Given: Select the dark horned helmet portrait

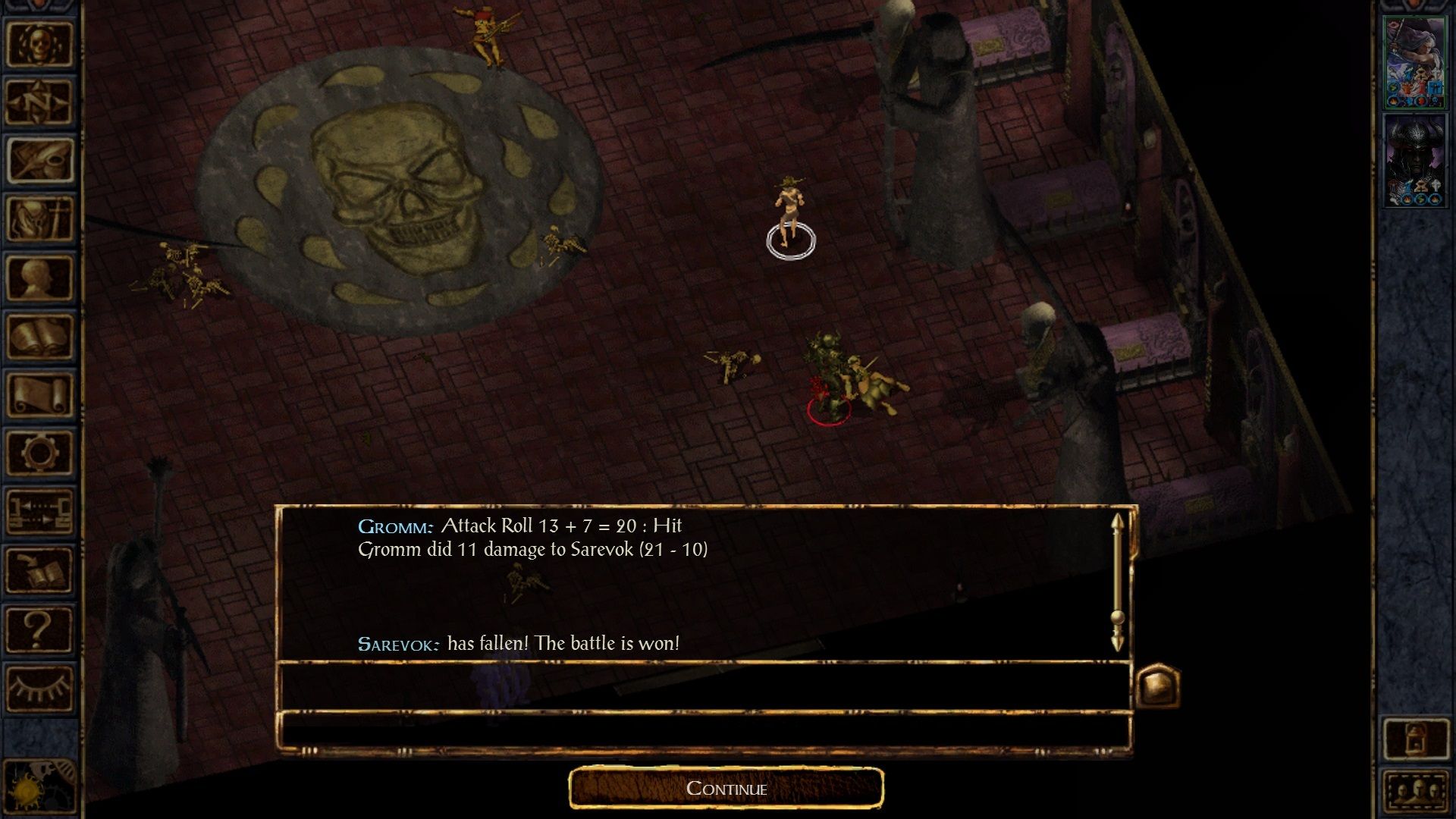Looking at the screenshot, I should pyautogui.click(x=1414, y=161).
